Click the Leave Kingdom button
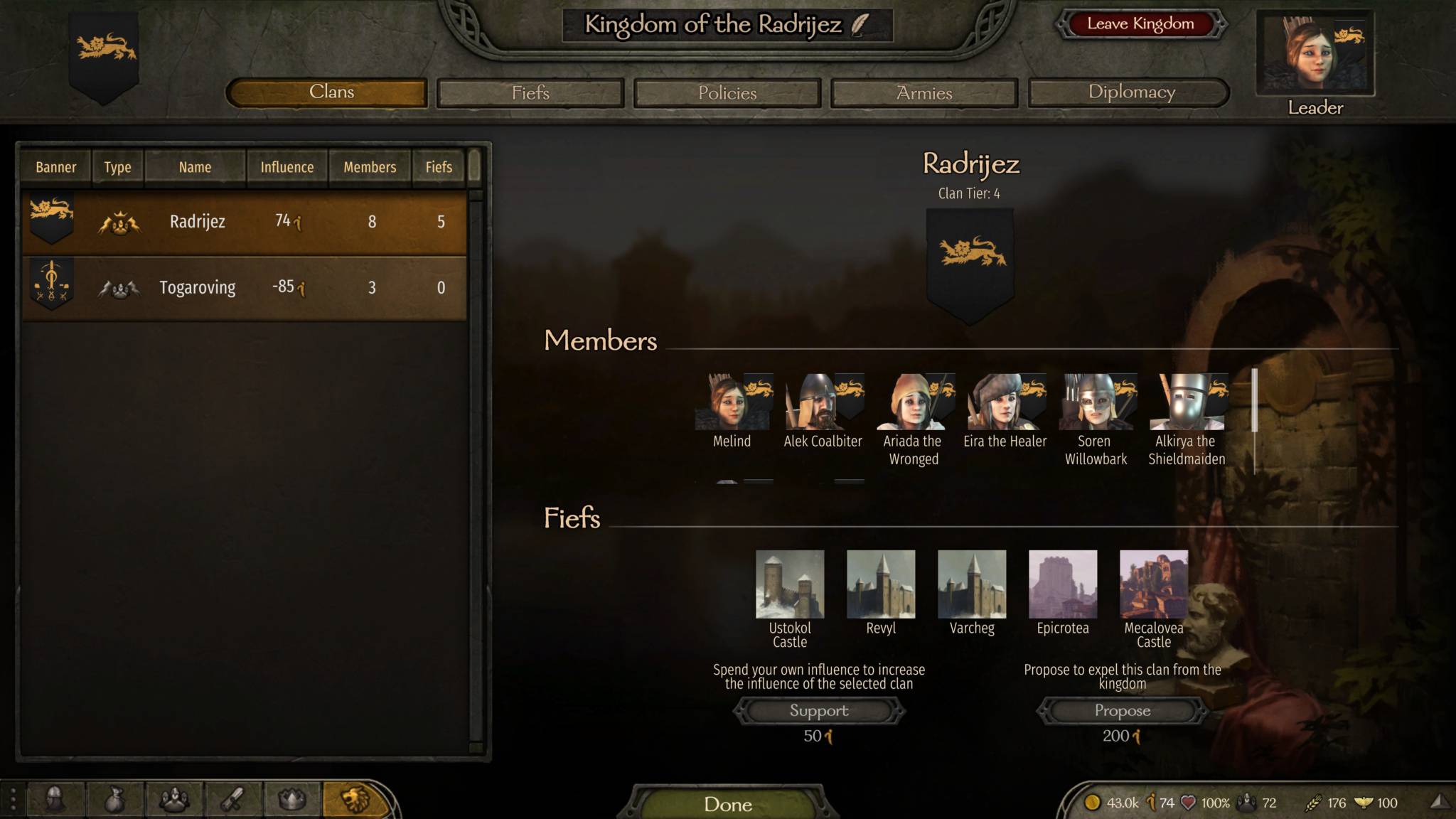The height and width of the screenshot is (819, 1456). tap(1140, 24)
